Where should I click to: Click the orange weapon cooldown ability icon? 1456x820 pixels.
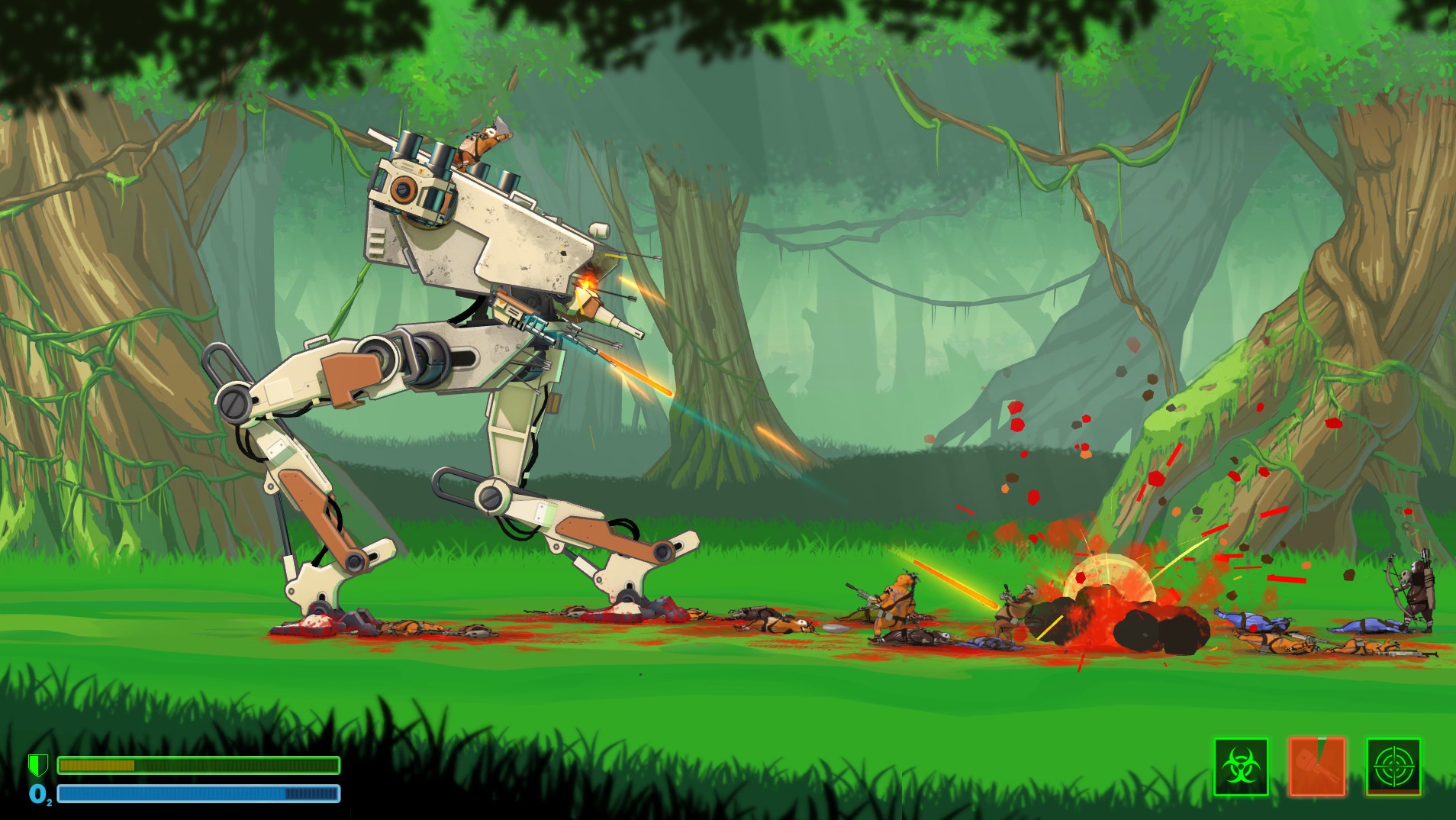click(x=1316, y=766)
